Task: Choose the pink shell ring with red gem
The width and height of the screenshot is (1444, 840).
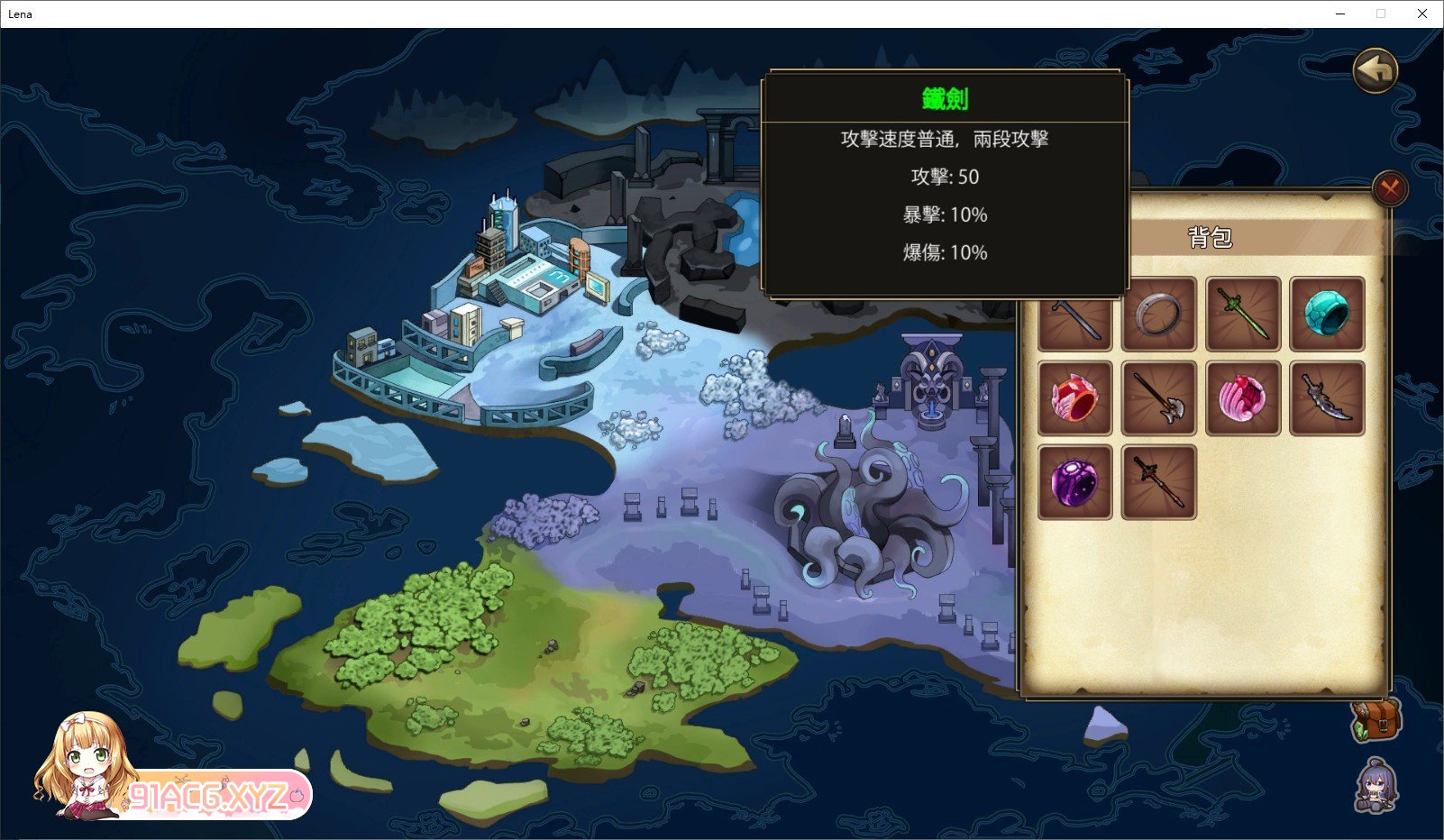Action: coord(1243,398)
